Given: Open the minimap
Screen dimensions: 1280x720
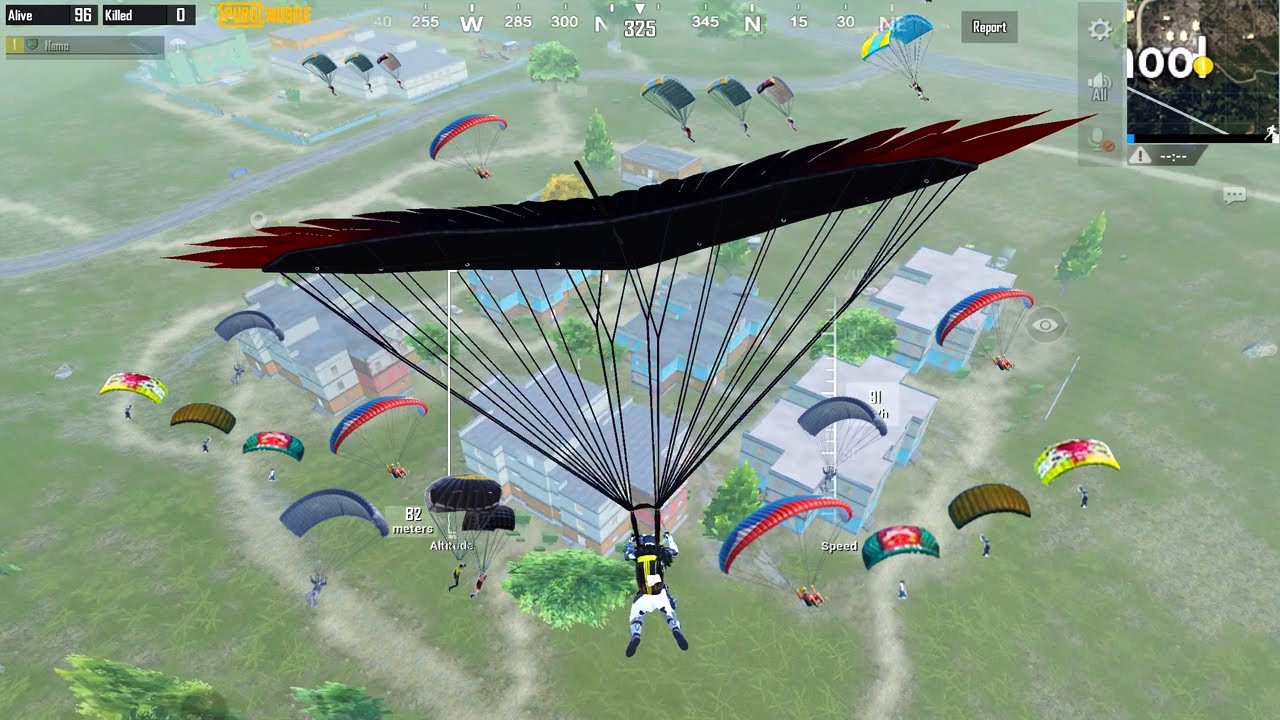Looking at the screenshot, I should coord(1203,67).
